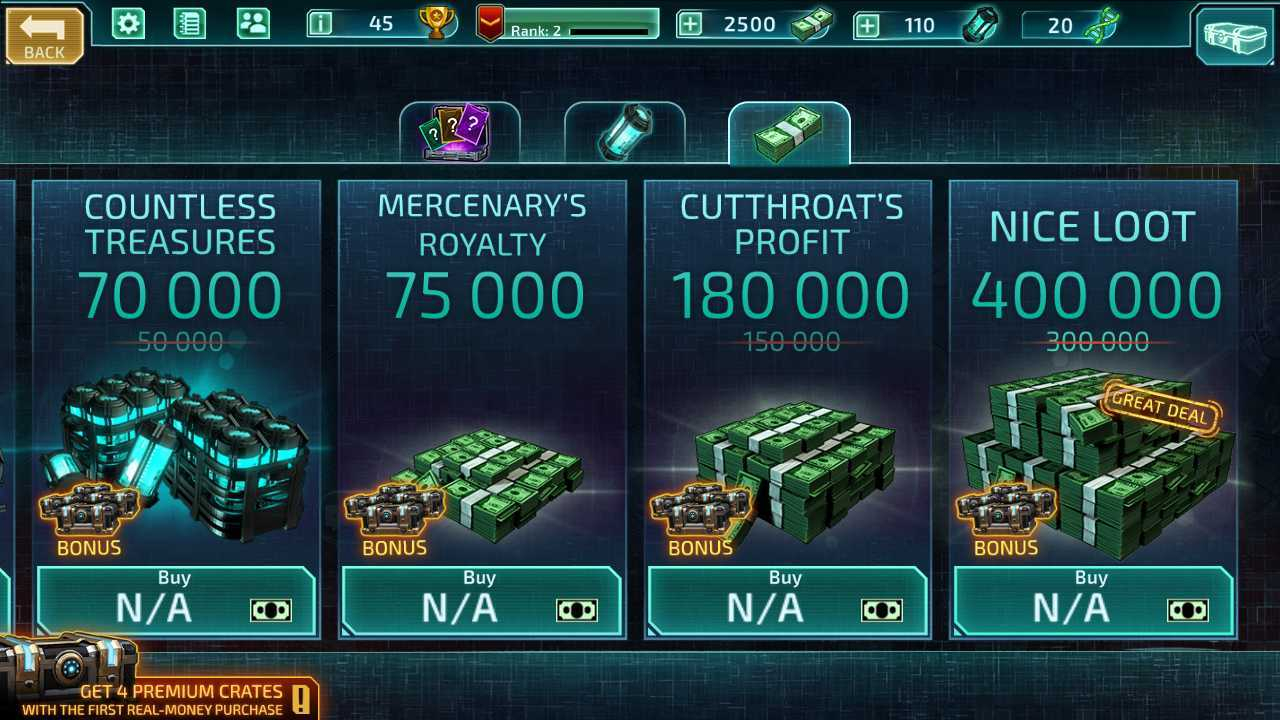Screen dimensions: 1280x720
Task: Go back using the Back button
Action: [x=44, y=36]
